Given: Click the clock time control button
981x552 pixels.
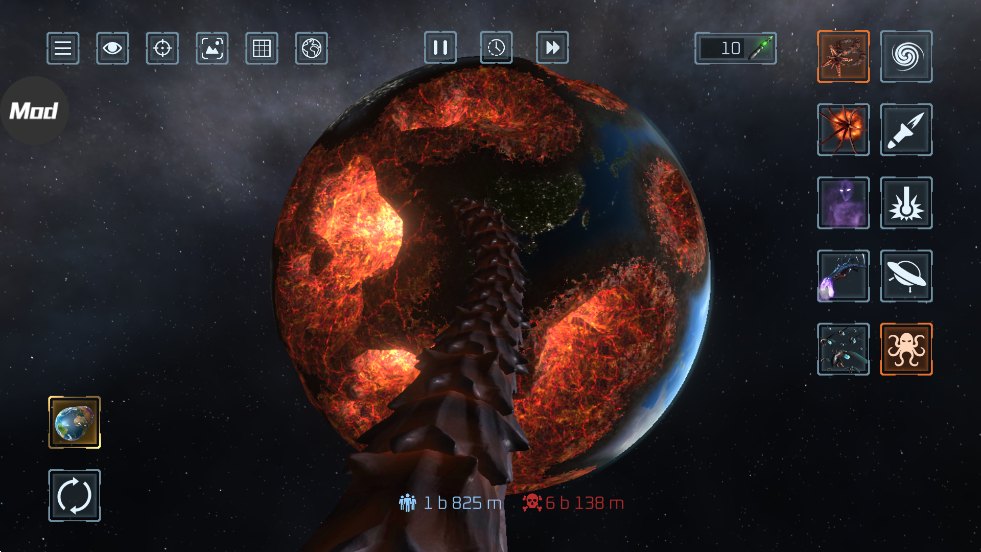Looking at the screenshot, I should 496,47.
